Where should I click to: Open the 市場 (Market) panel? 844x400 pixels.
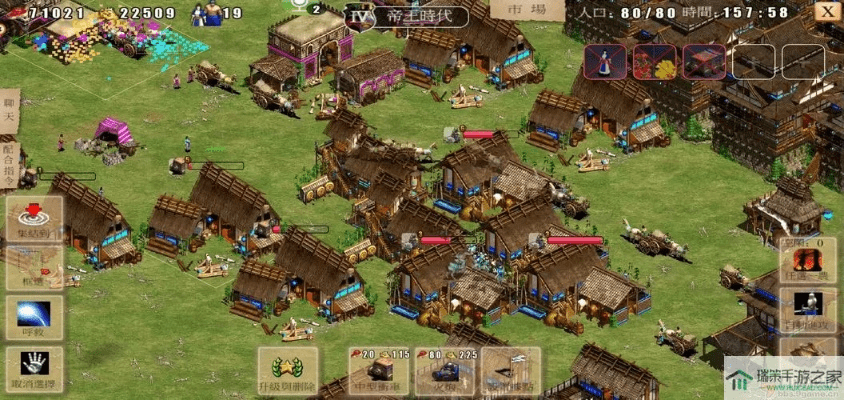coord(527,10)
